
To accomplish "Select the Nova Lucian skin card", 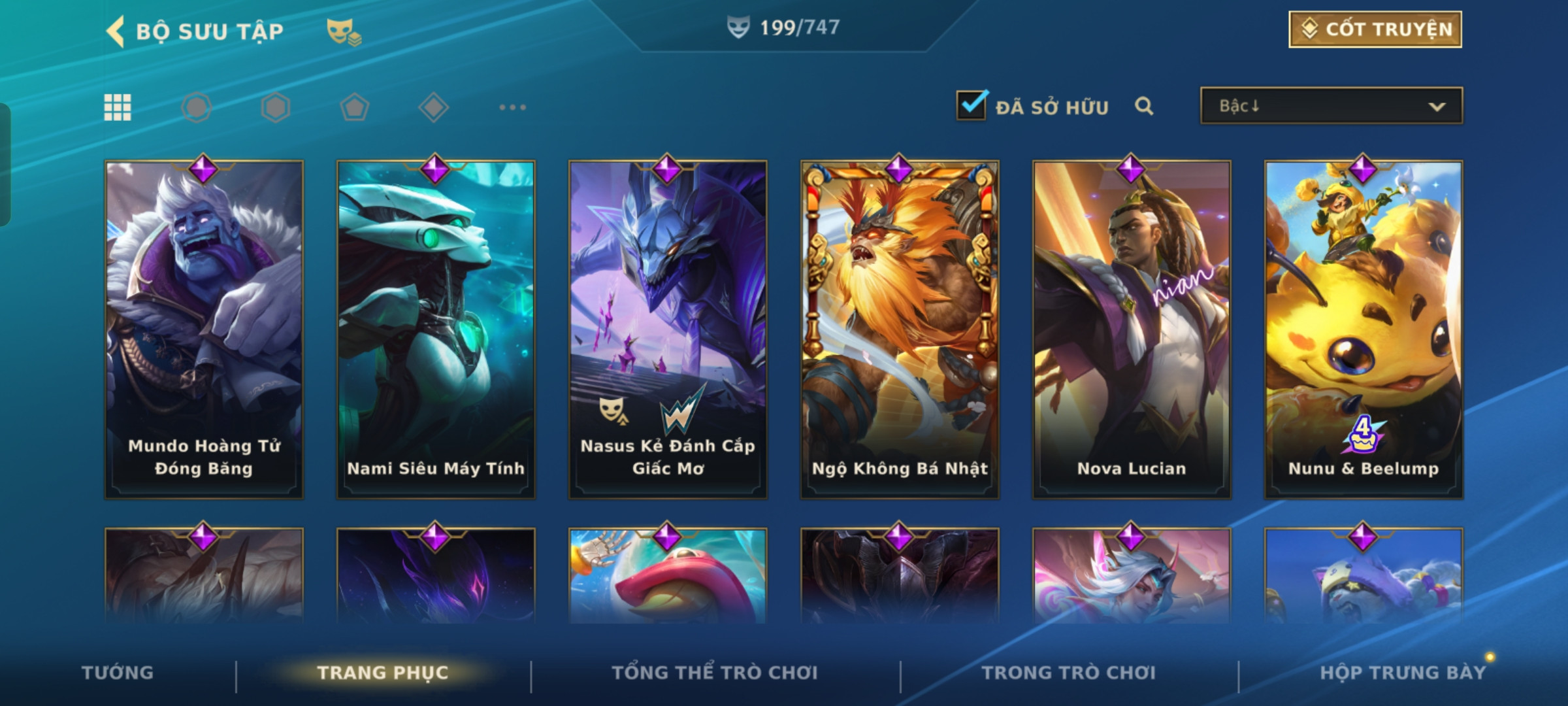I will [1132, 330].
